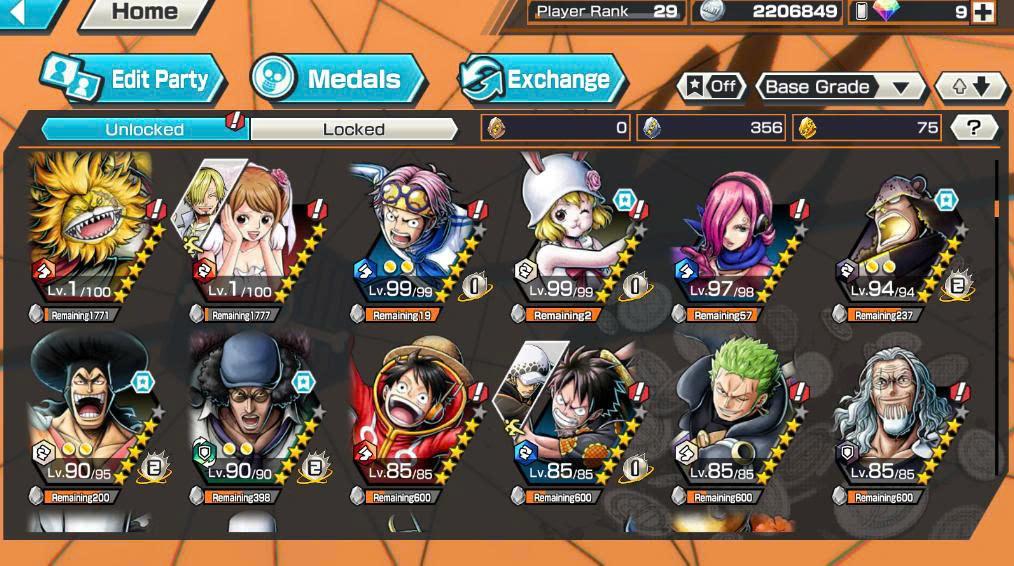Open the Base Grade sort dropdown
This screenshot has height=566, width=1014.
[x=839, y=87]
